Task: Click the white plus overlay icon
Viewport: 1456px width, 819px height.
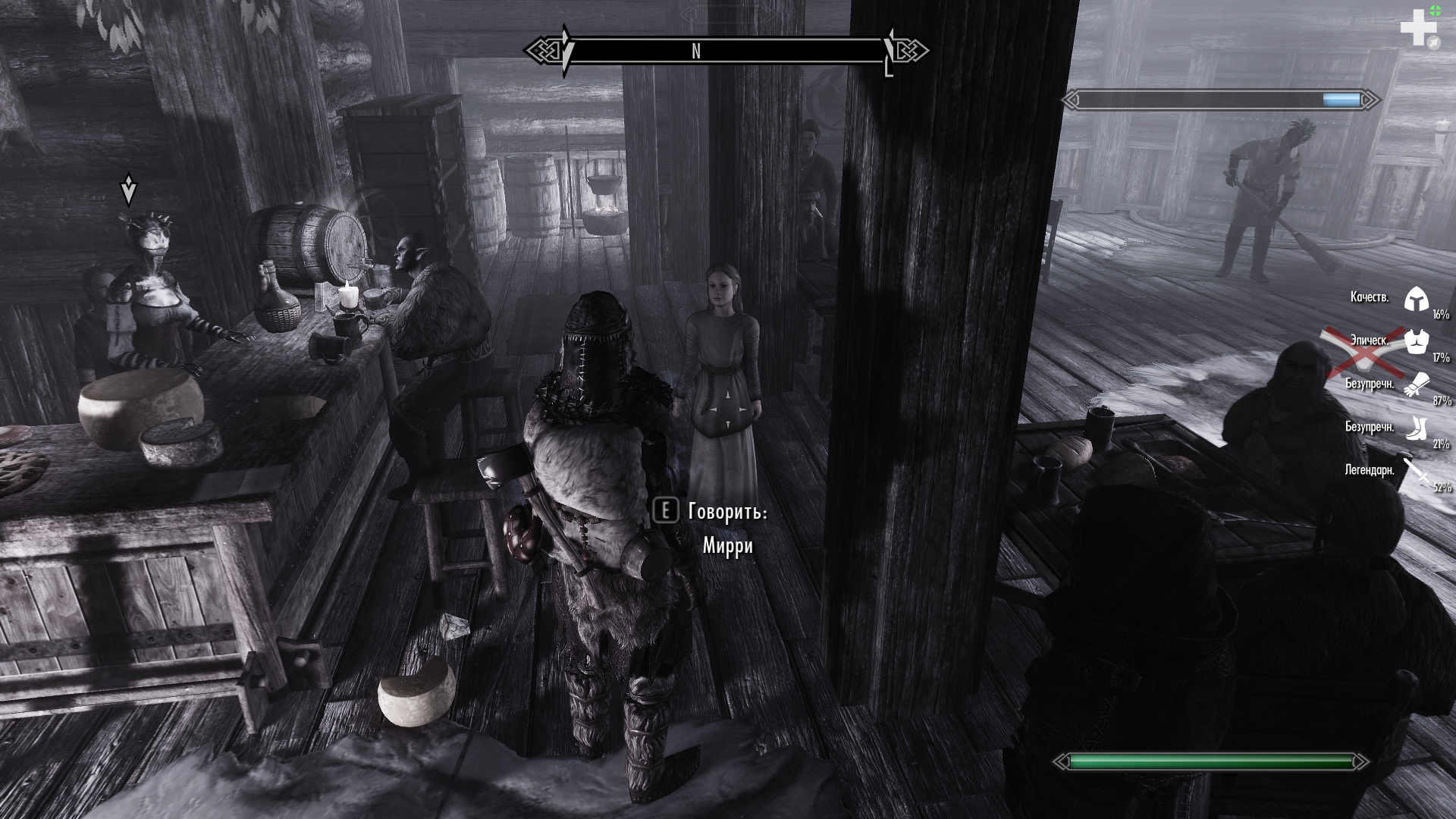Action: [1415, 29]
